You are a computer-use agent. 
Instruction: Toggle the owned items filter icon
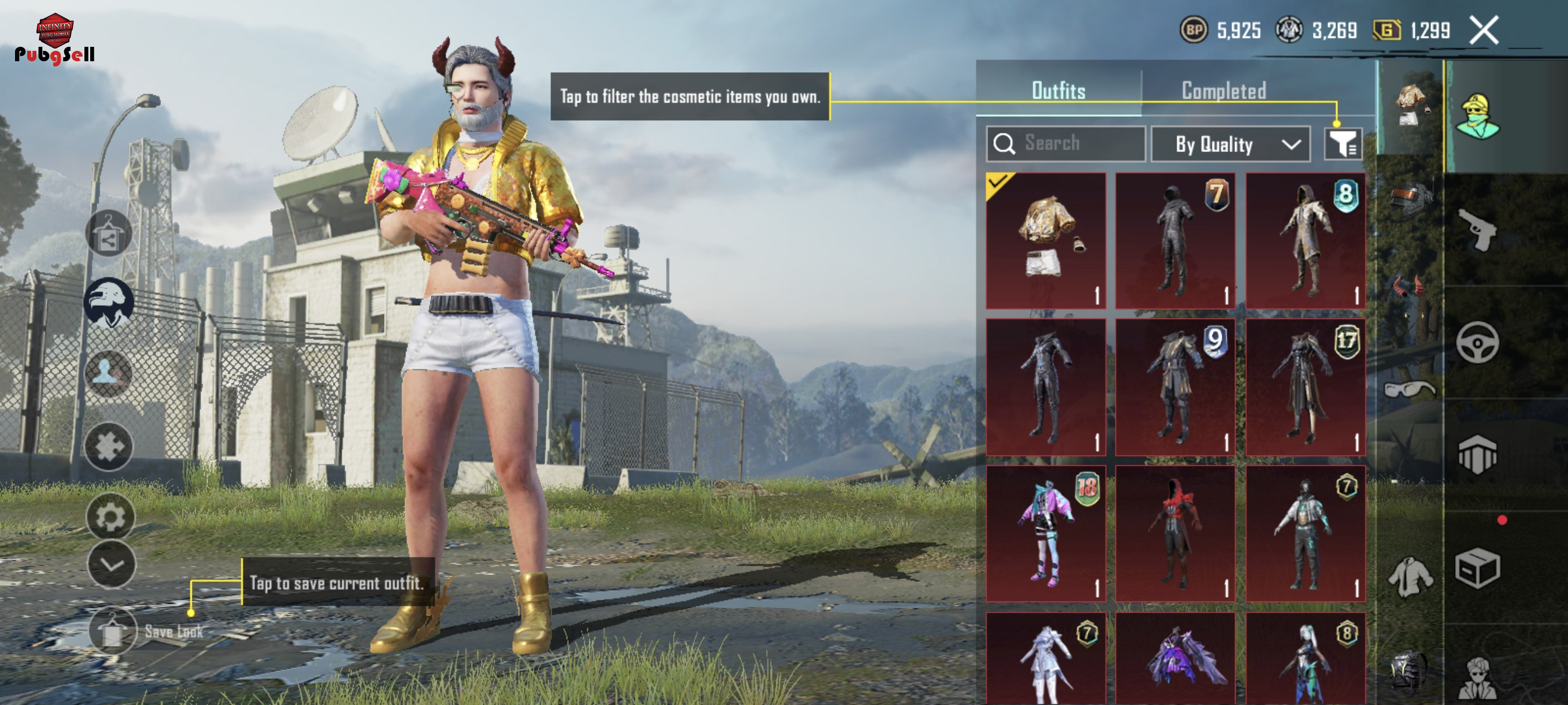point(1343,144)
